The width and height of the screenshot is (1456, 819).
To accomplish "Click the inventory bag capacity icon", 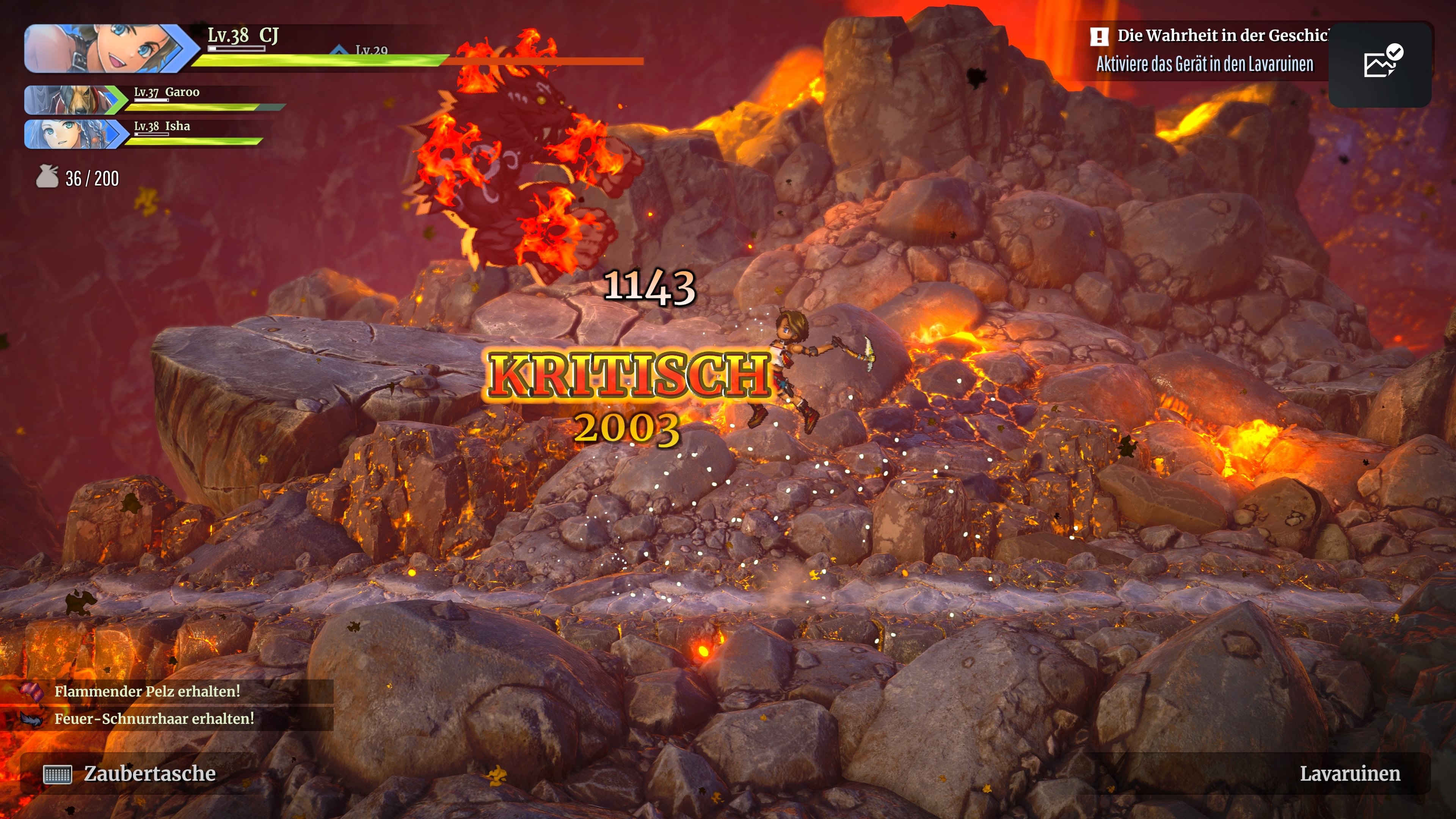I will (x=47, y=177).
